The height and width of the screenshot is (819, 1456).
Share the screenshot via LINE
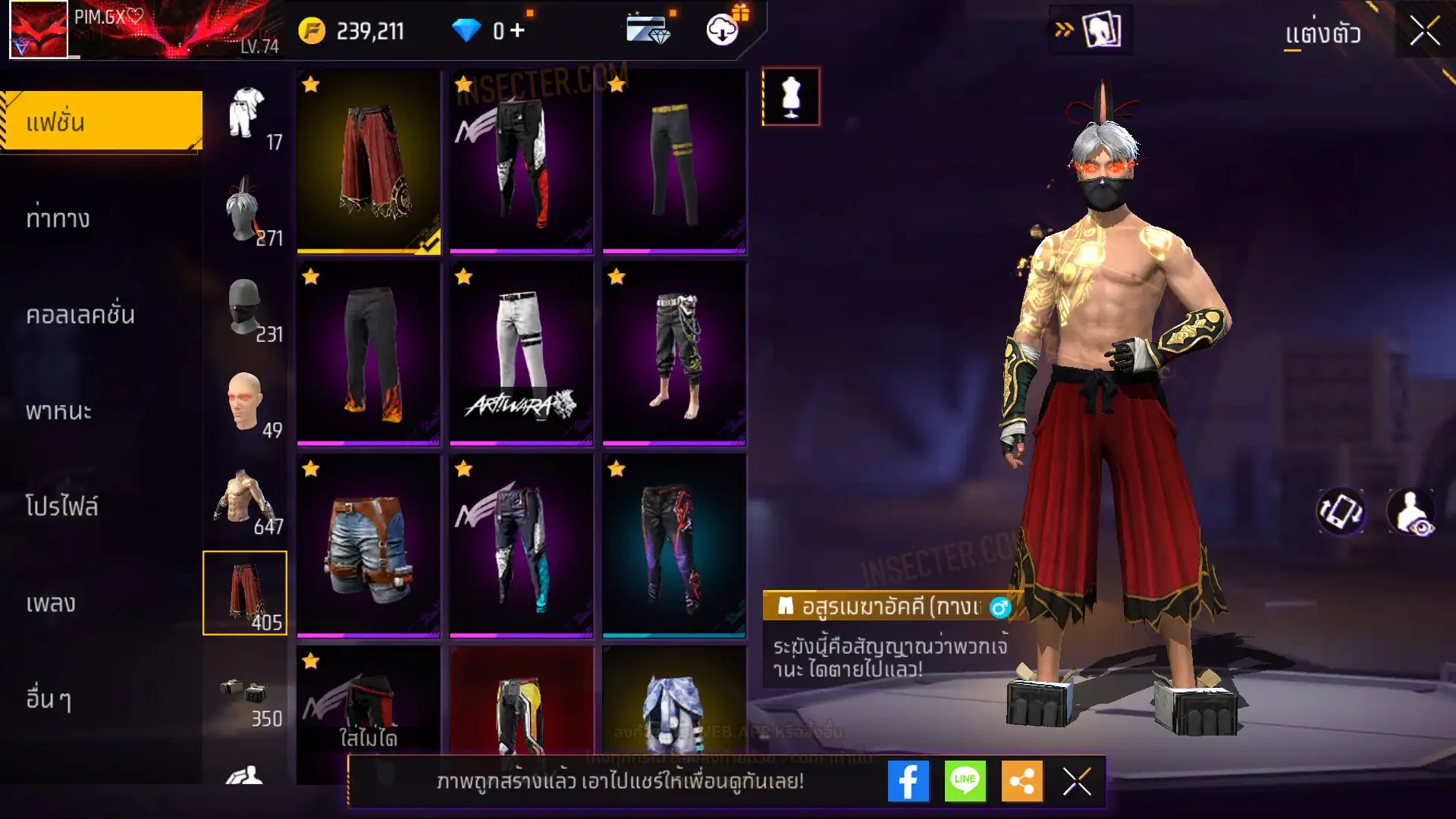(965, 781)
